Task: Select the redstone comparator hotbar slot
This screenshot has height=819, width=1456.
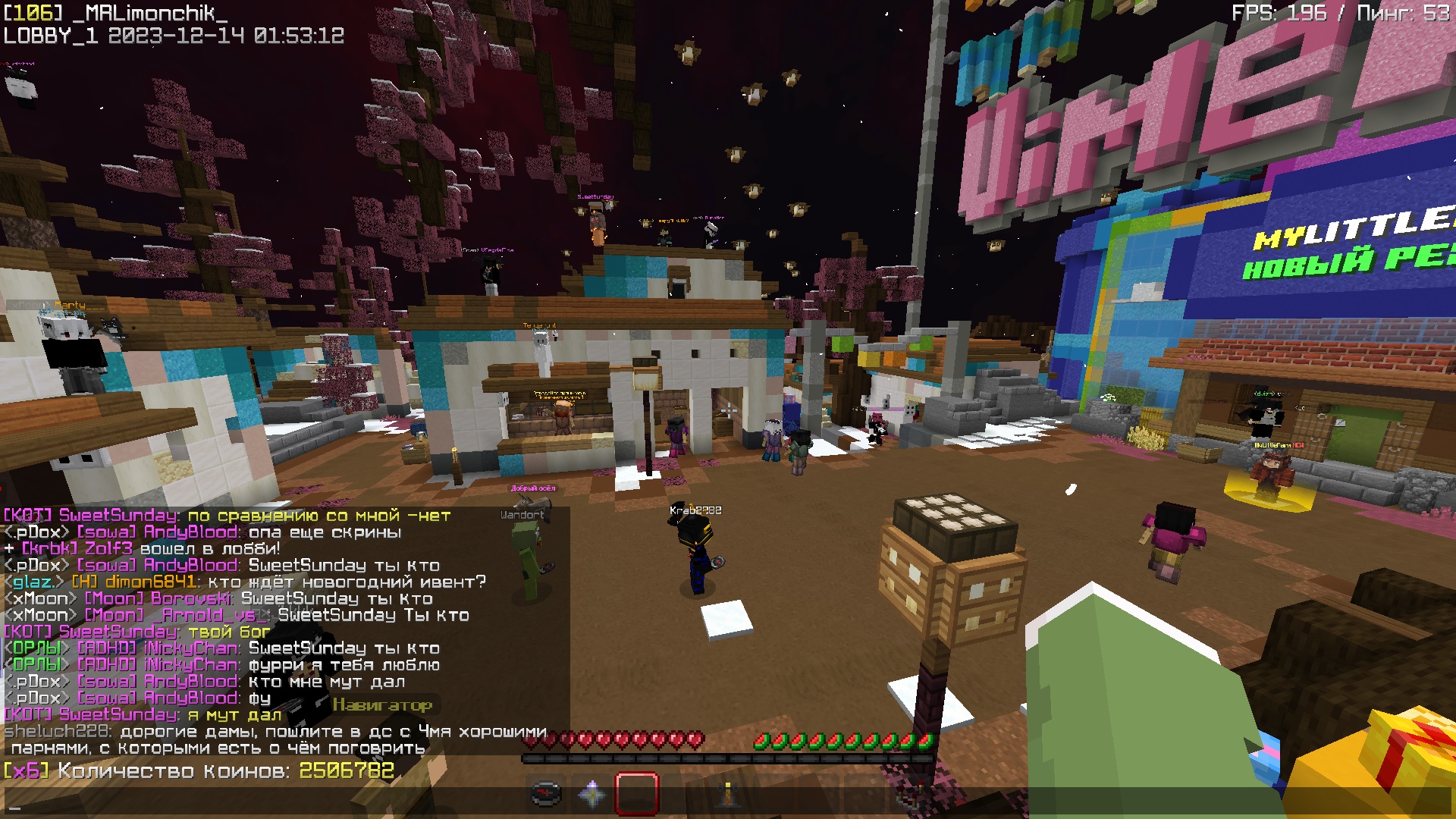Action: point(910,793)
